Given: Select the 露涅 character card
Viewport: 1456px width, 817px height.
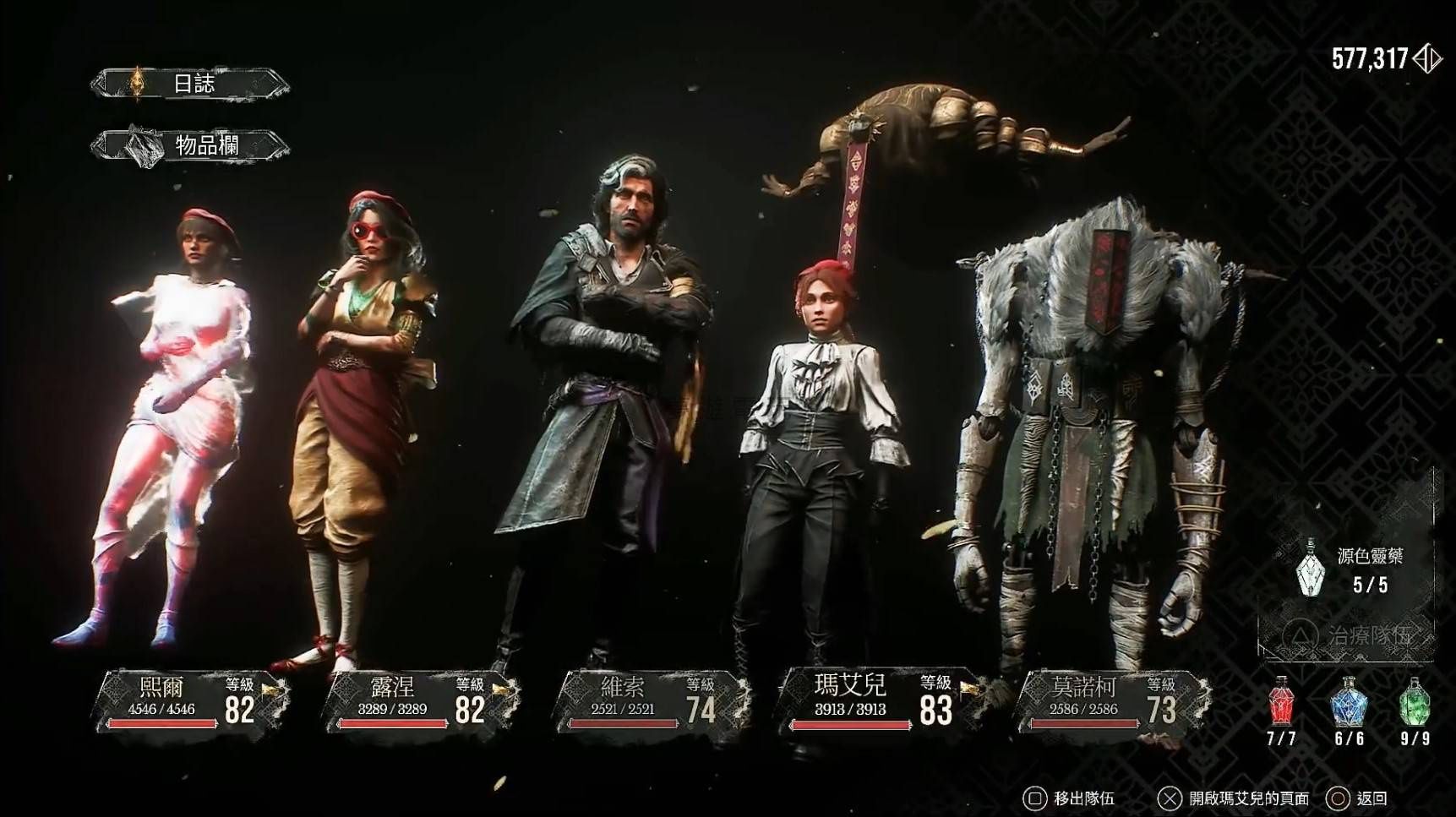Looking at the screenshot, I should pos(420,700).
